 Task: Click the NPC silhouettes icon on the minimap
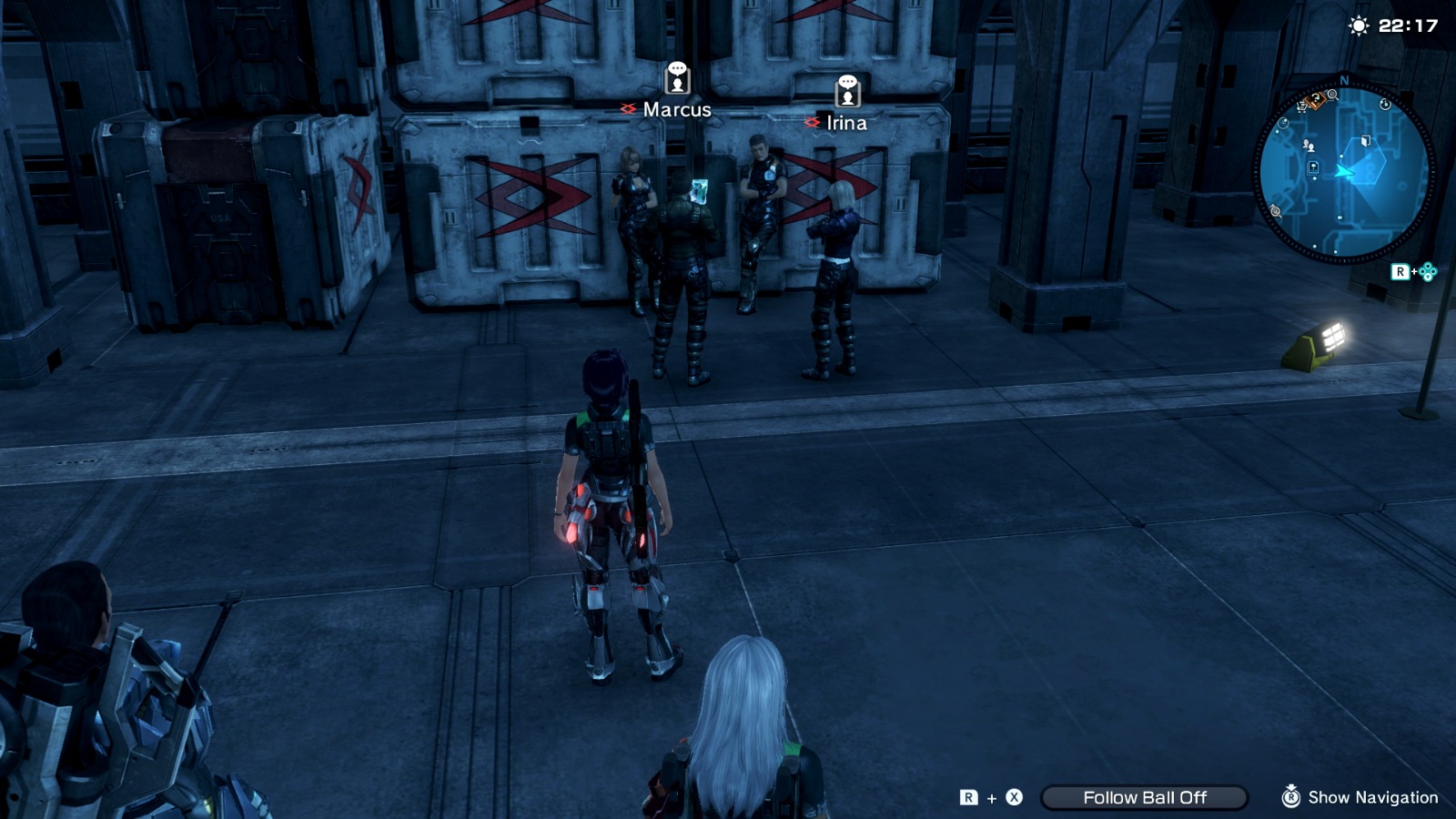tap(1309, 146)
